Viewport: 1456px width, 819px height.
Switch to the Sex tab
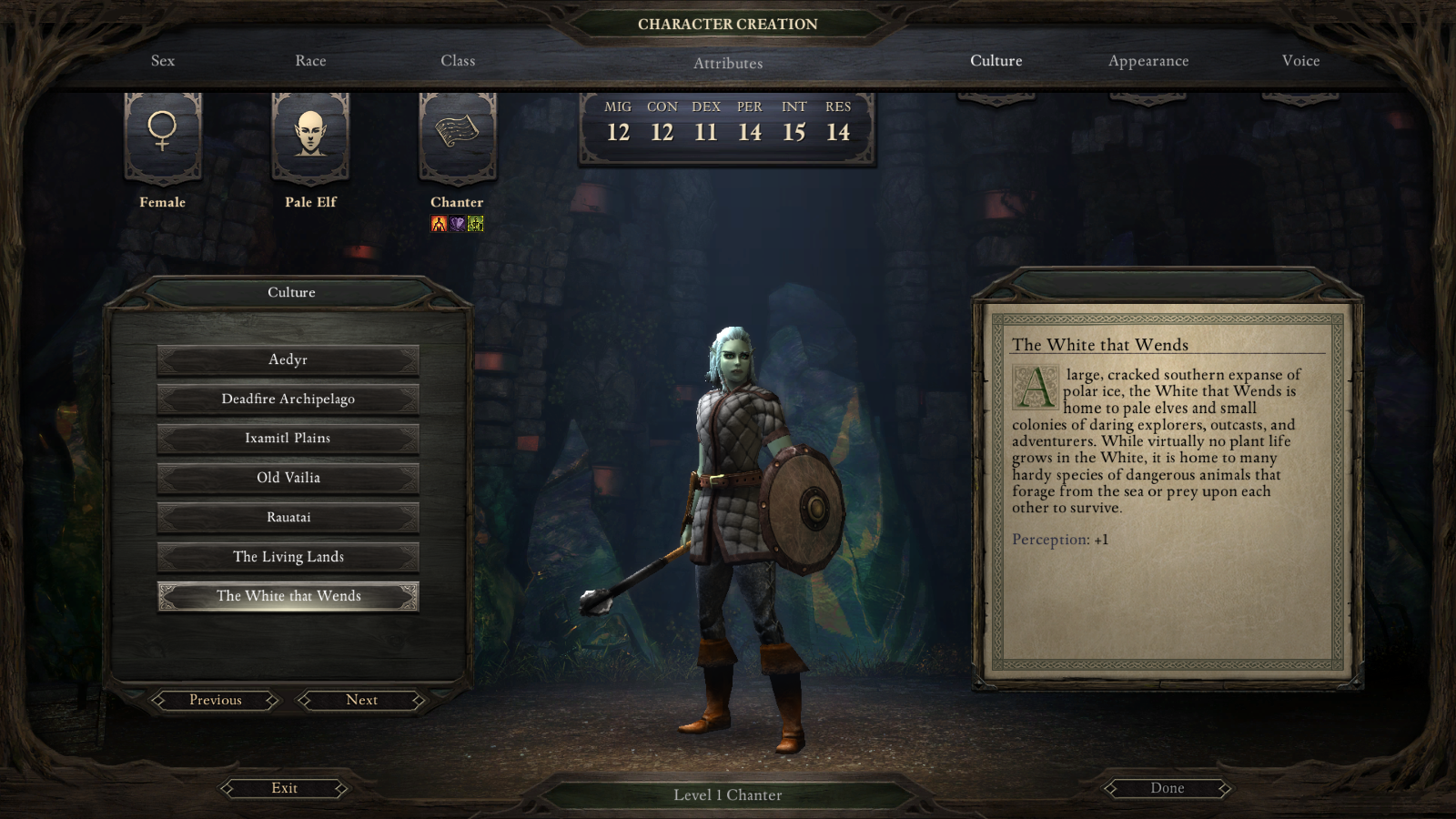point(163,61)
